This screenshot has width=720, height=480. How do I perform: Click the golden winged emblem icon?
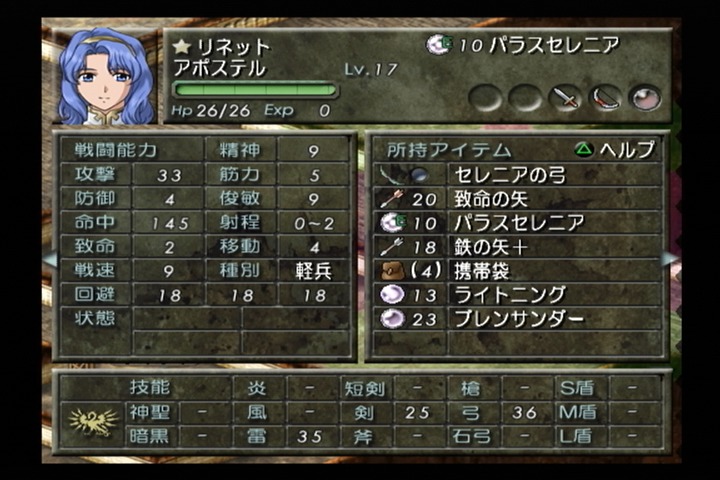pos(92,421)
